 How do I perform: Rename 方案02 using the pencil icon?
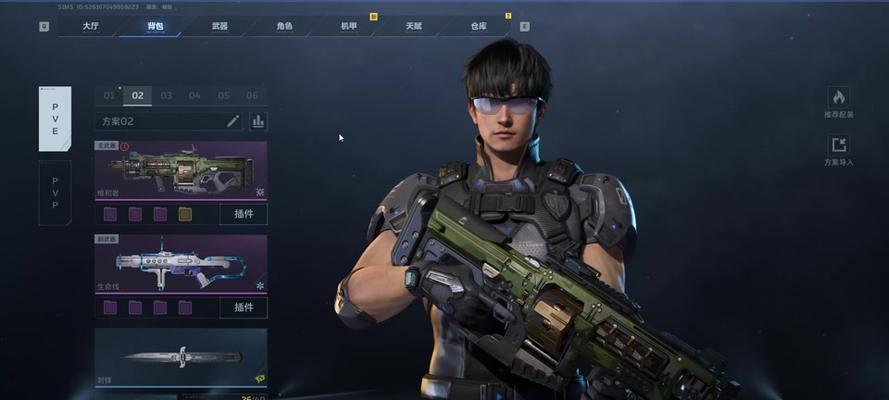pyautogui.click(x=233, y=121)
